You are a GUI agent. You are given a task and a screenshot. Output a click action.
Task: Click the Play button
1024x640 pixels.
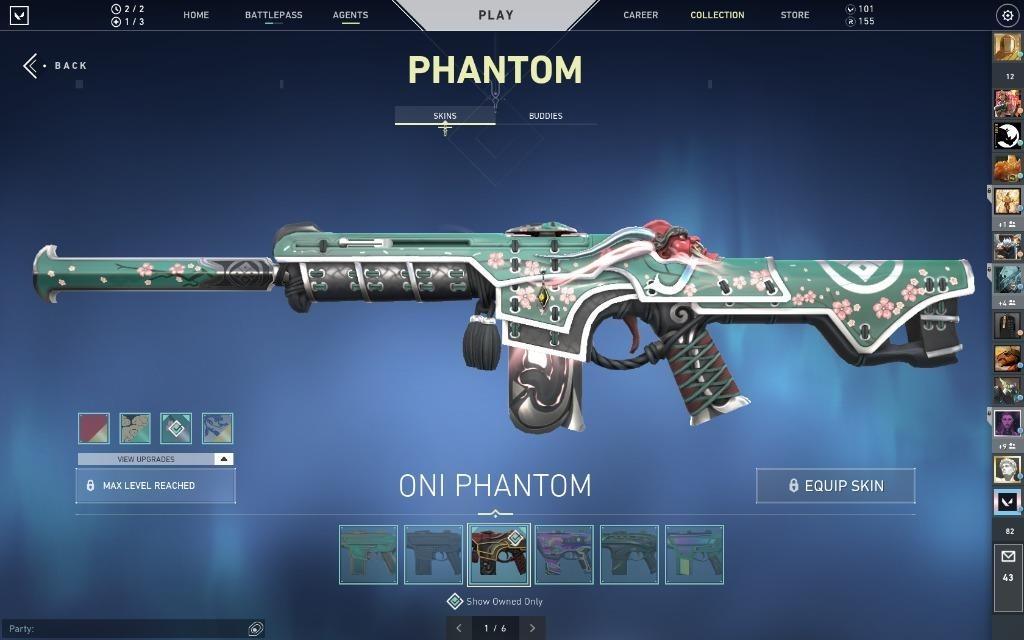[x=496, y=15]
